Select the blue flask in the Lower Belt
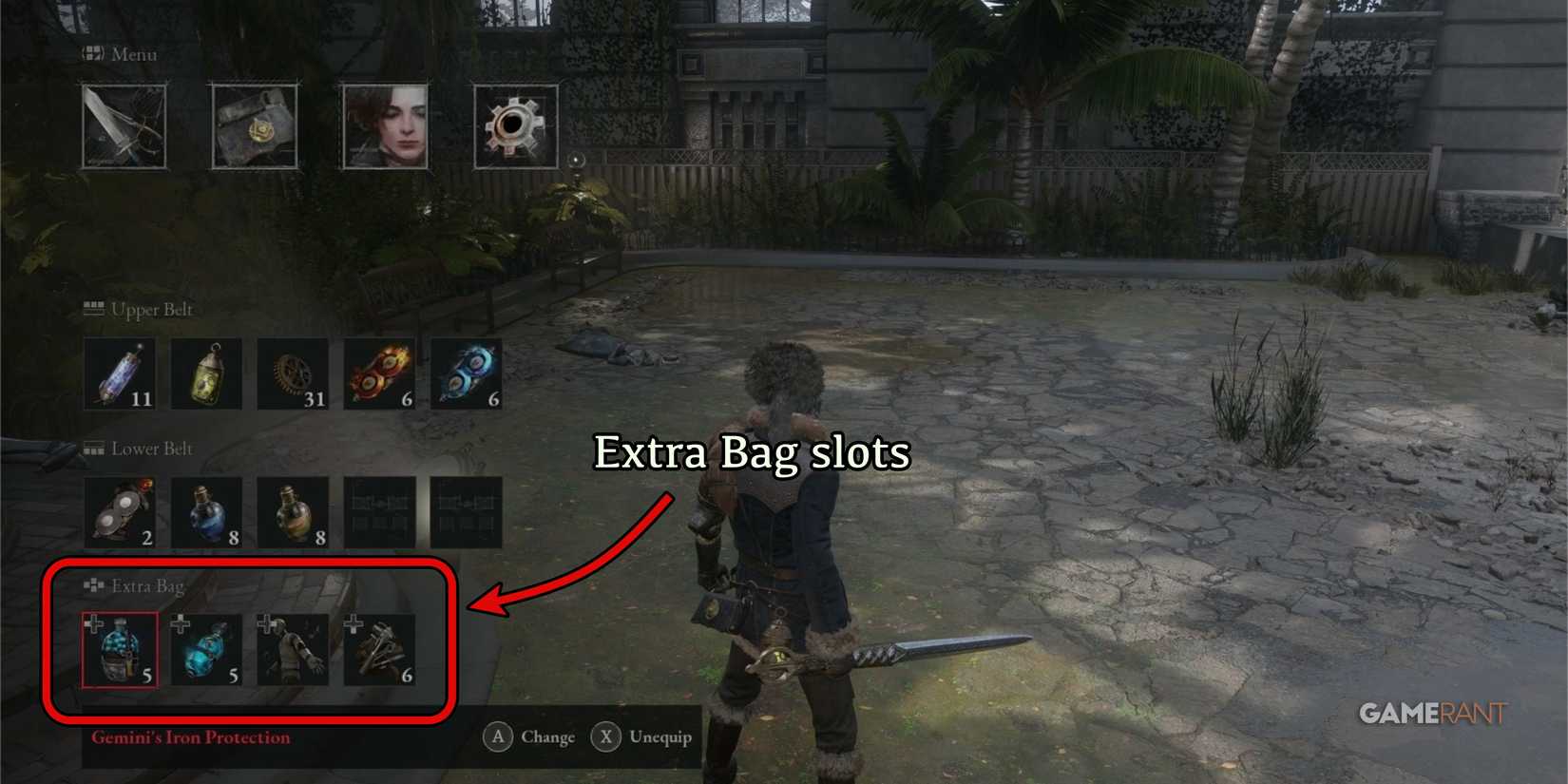This screenshot has width=1568, height=784. (208, 511)
